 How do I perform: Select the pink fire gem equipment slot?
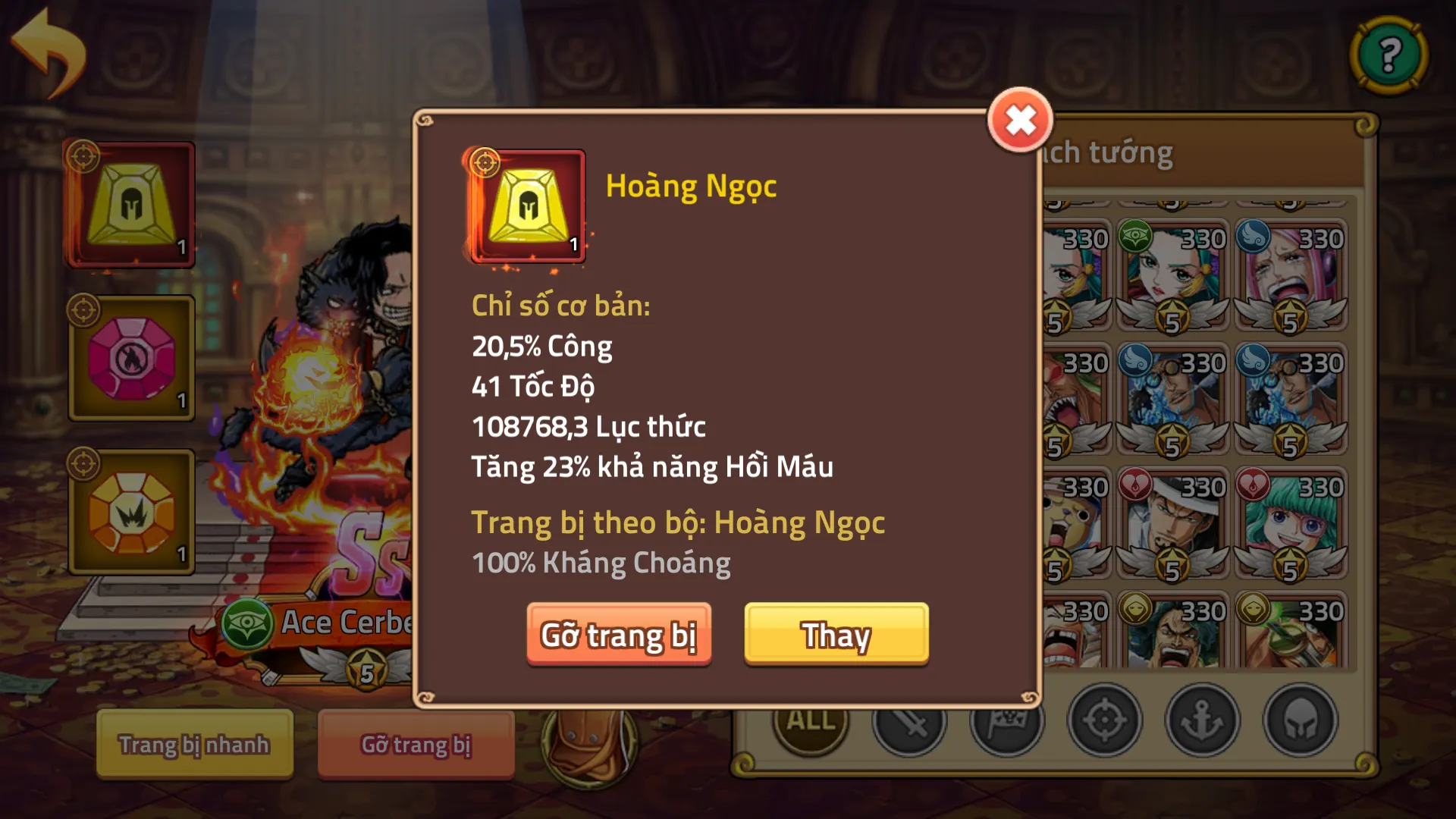point(130,358)
